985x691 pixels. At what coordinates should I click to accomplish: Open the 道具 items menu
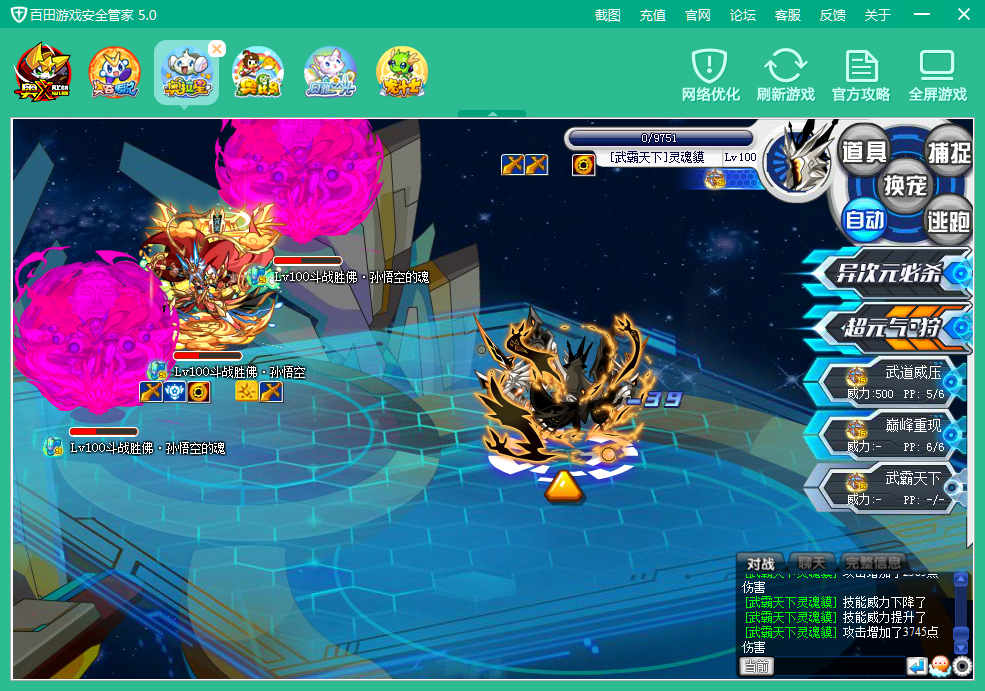[866, 151]
